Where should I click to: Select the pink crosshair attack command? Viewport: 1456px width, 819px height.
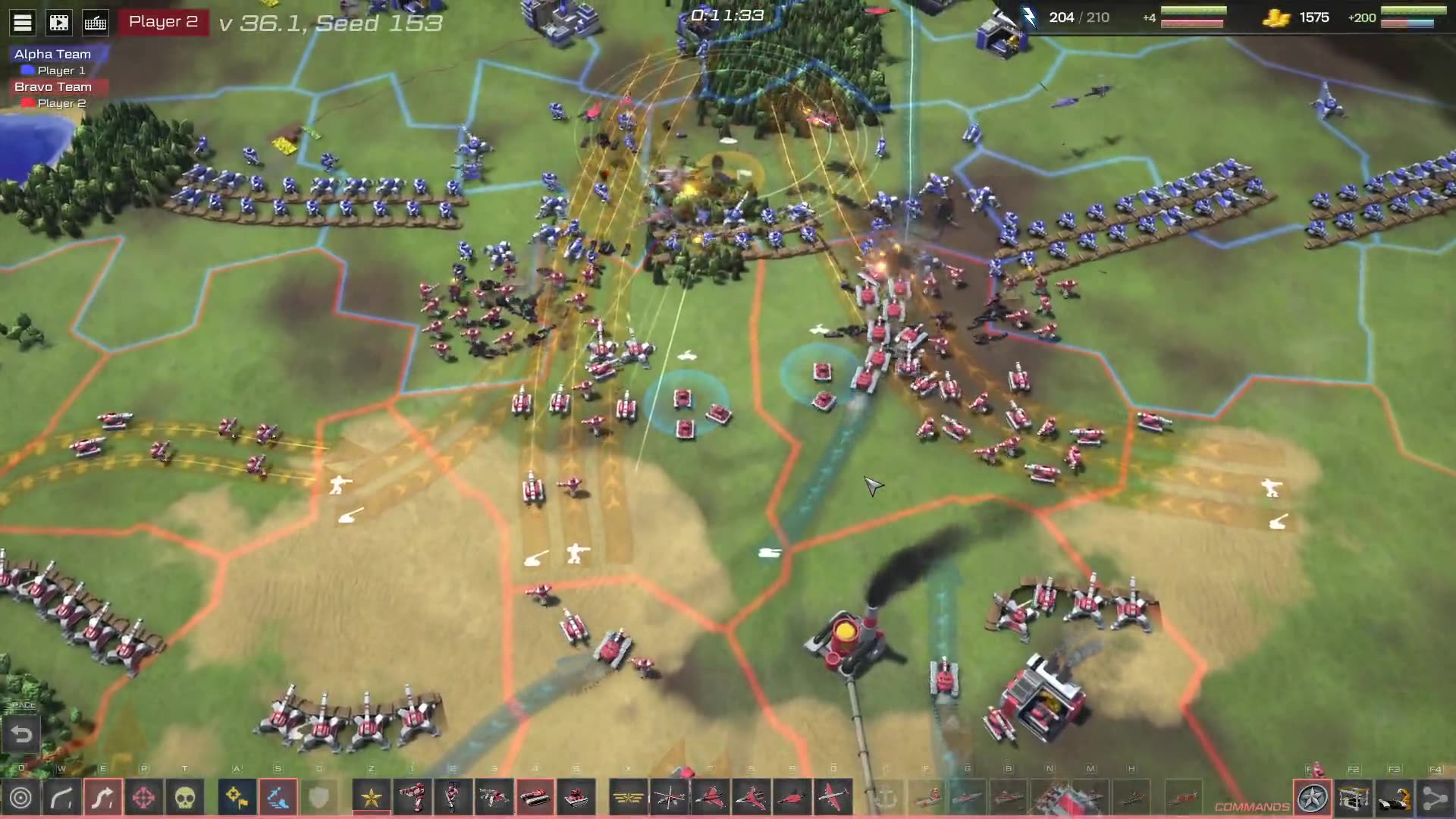pyautogui.click(x=144, y=798)
